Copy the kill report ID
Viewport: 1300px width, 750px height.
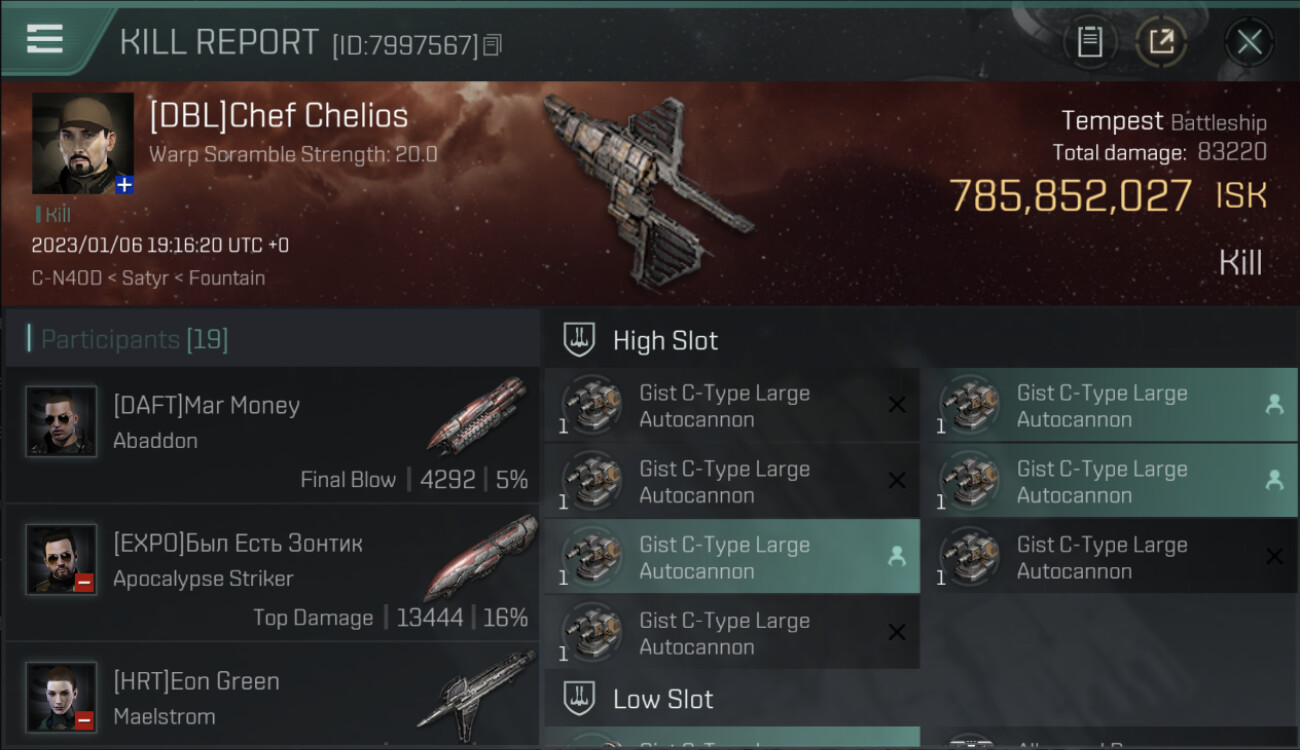(x=492, y=45)
